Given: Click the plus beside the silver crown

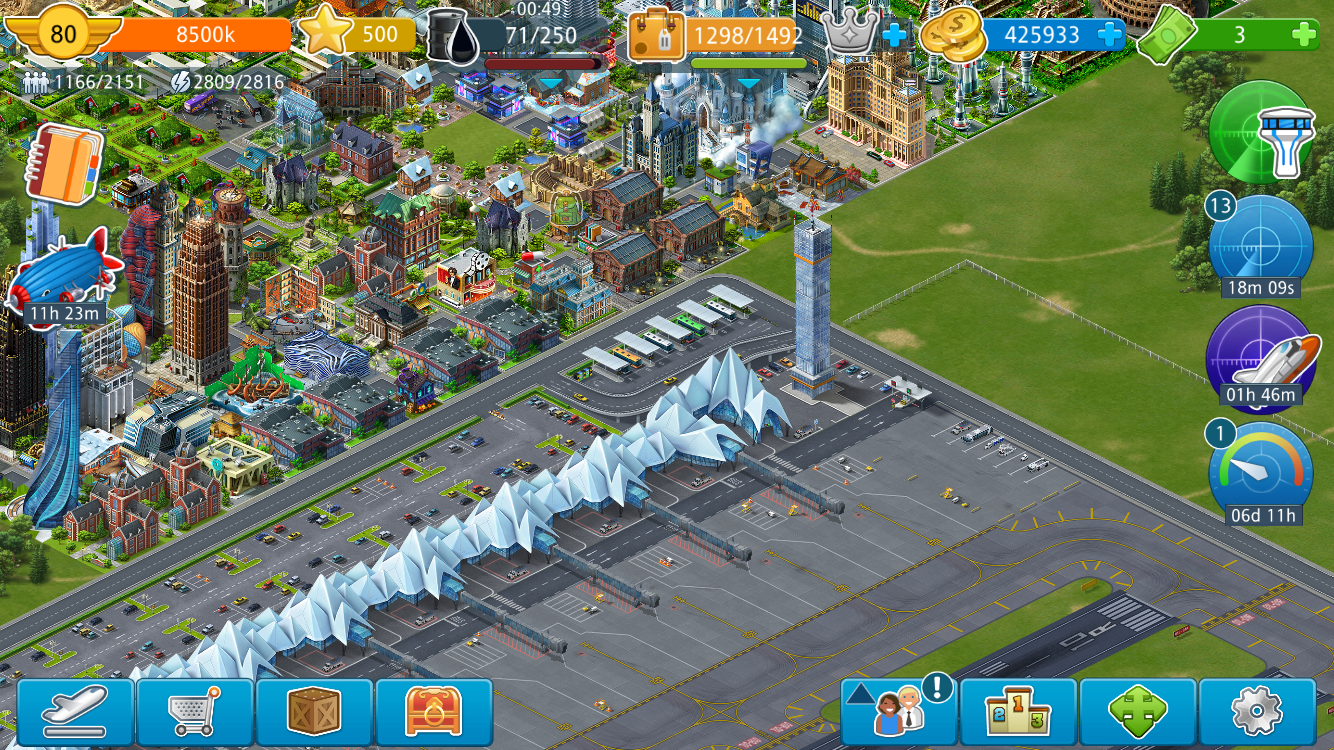Looking at the screenshot, I should click(894, 36).
